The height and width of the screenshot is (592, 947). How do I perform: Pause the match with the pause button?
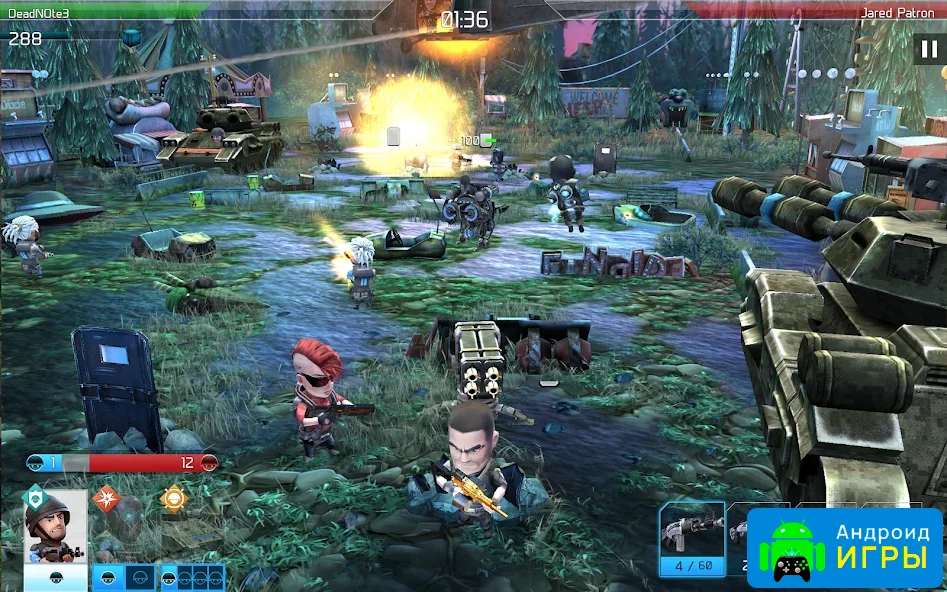point(926,49)
